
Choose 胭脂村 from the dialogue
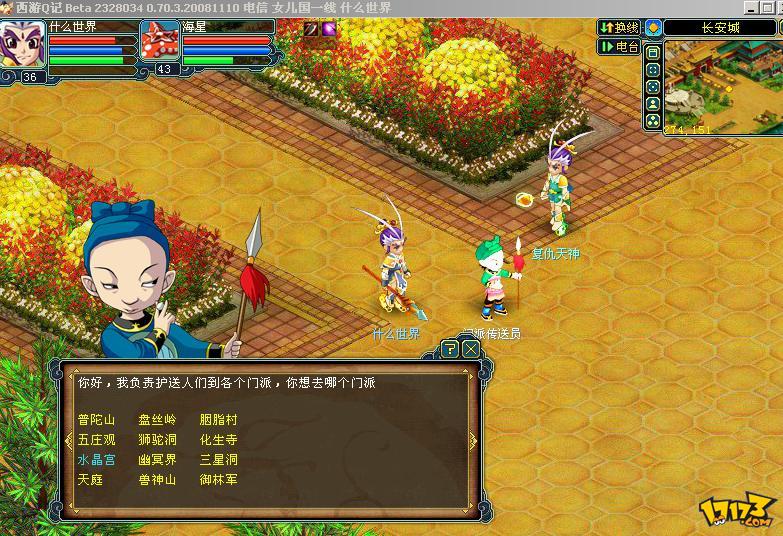[x=218, y=420]
